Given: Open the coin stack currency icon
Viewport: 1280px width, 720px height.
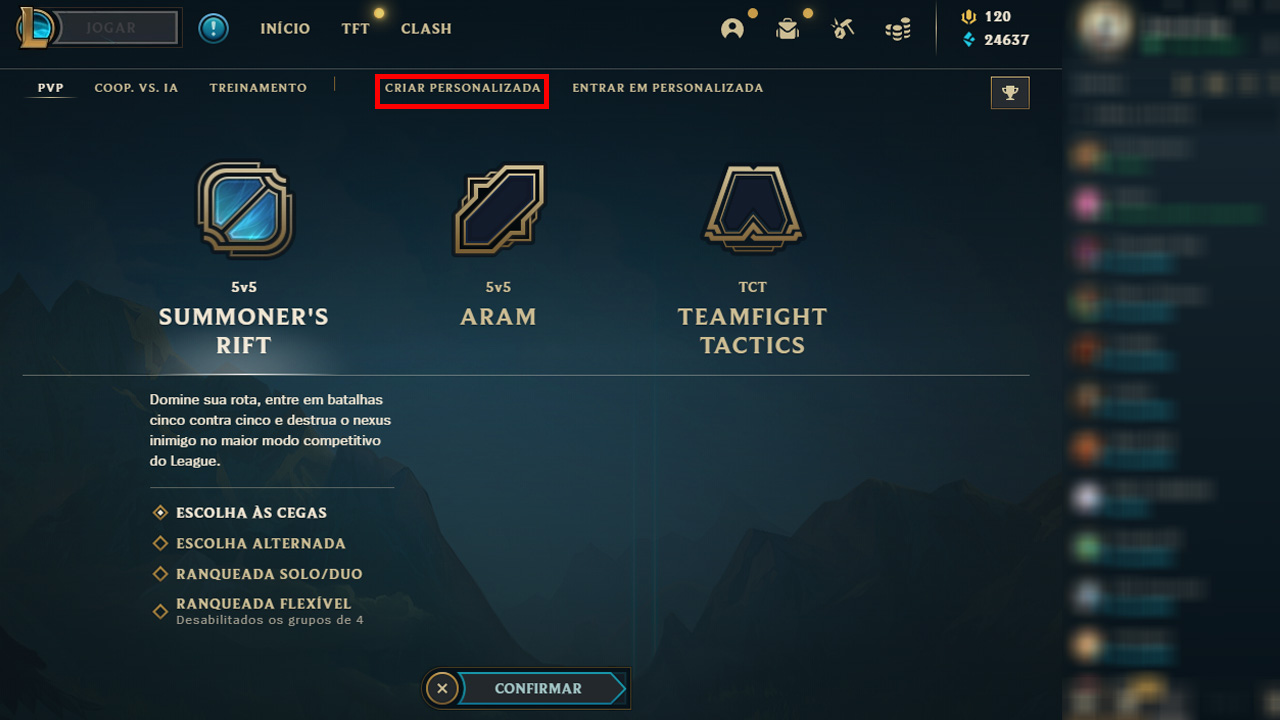Looking at the screenshot, I should [x=897, y=28].
